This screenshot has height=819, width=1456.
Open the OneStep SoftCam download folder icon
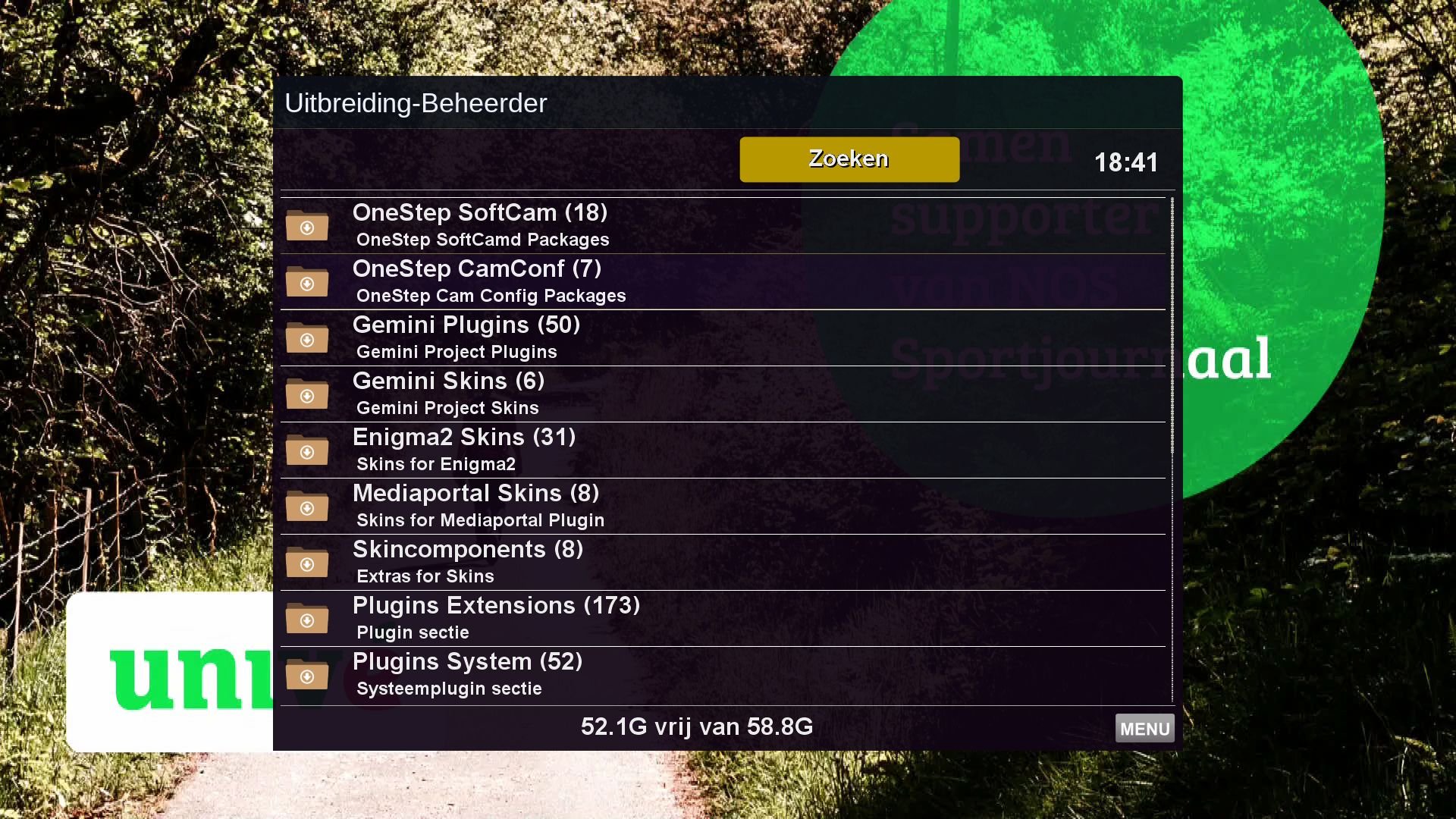pyautogui.click(x=306, y=226)
